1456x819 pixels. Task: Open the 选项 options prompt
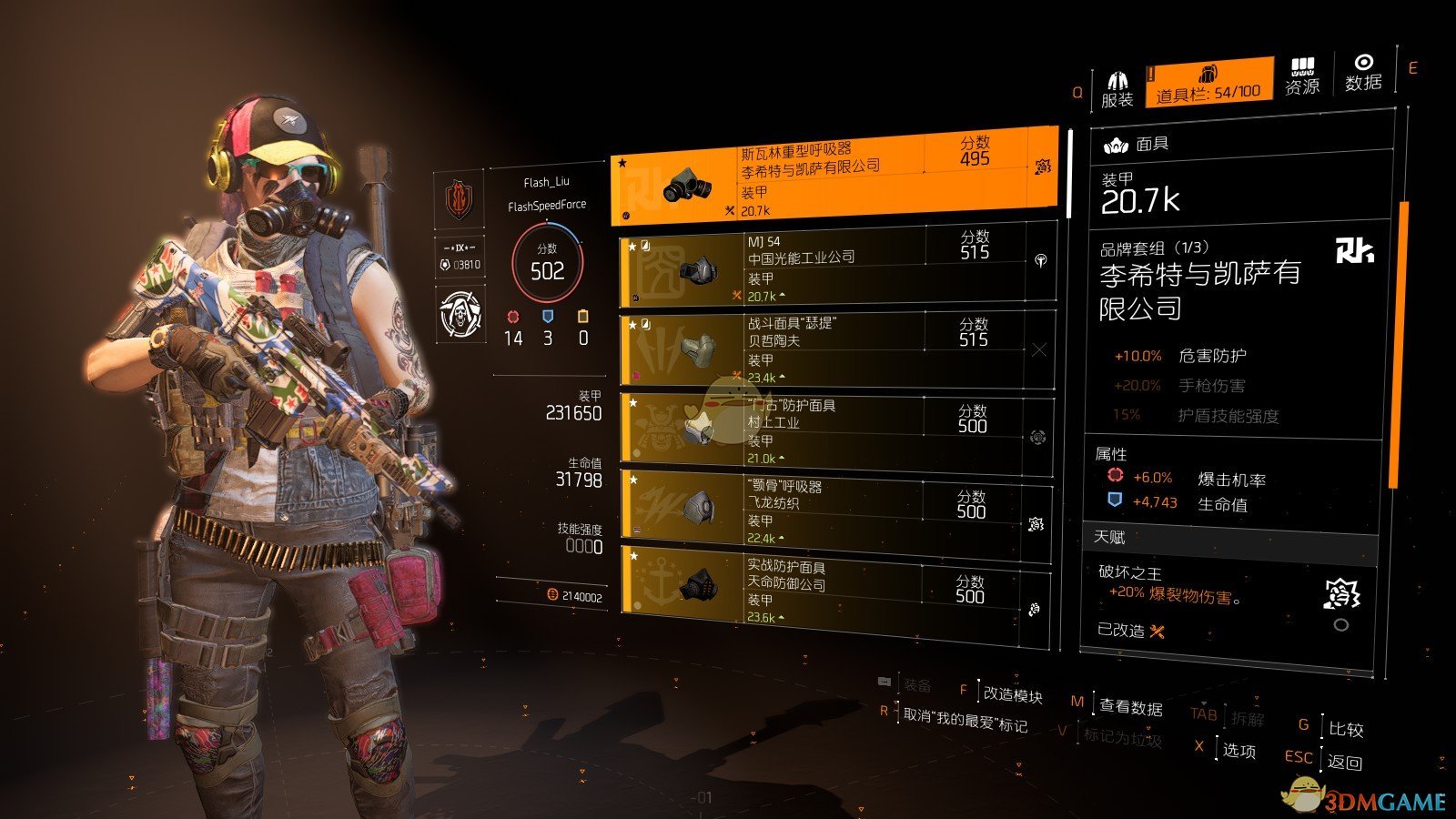pos(1239,751)
